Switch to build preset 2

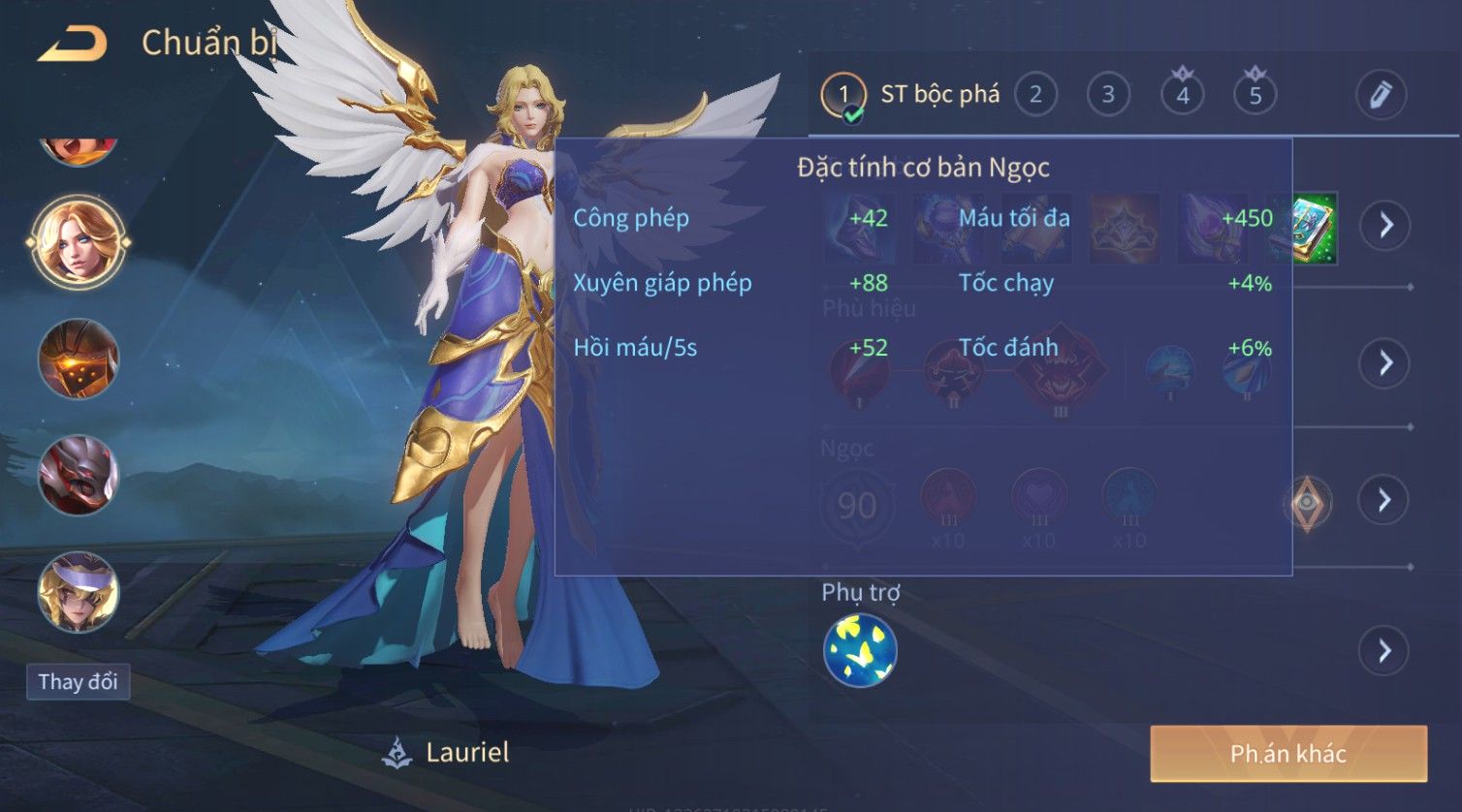click(1035, 95)
